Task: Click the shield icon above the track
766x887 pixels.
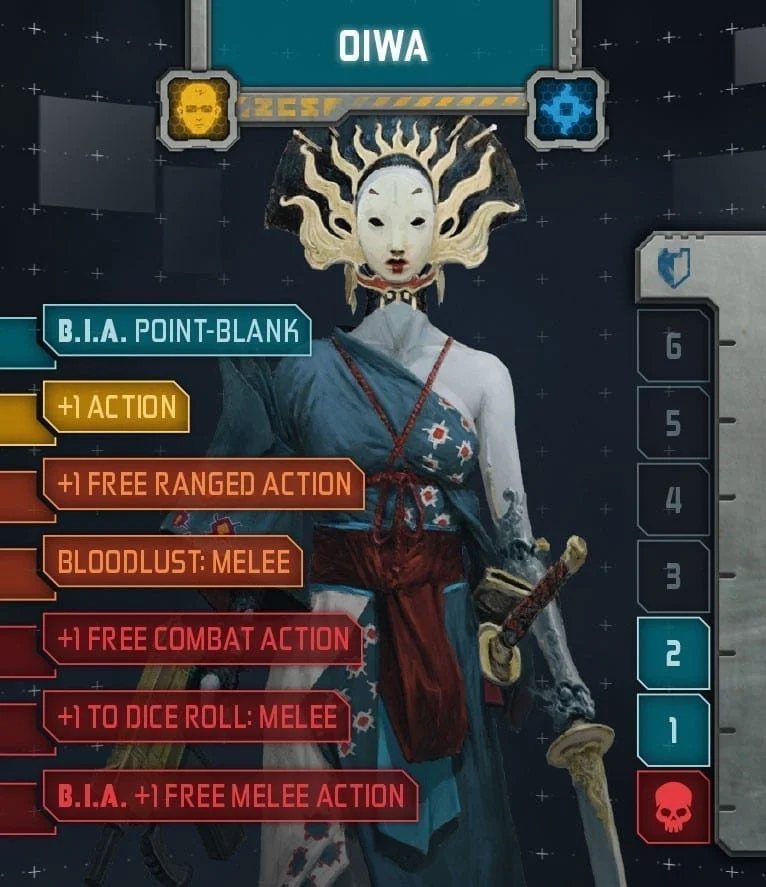Action: pyautogui.click(x=673, y=268)
